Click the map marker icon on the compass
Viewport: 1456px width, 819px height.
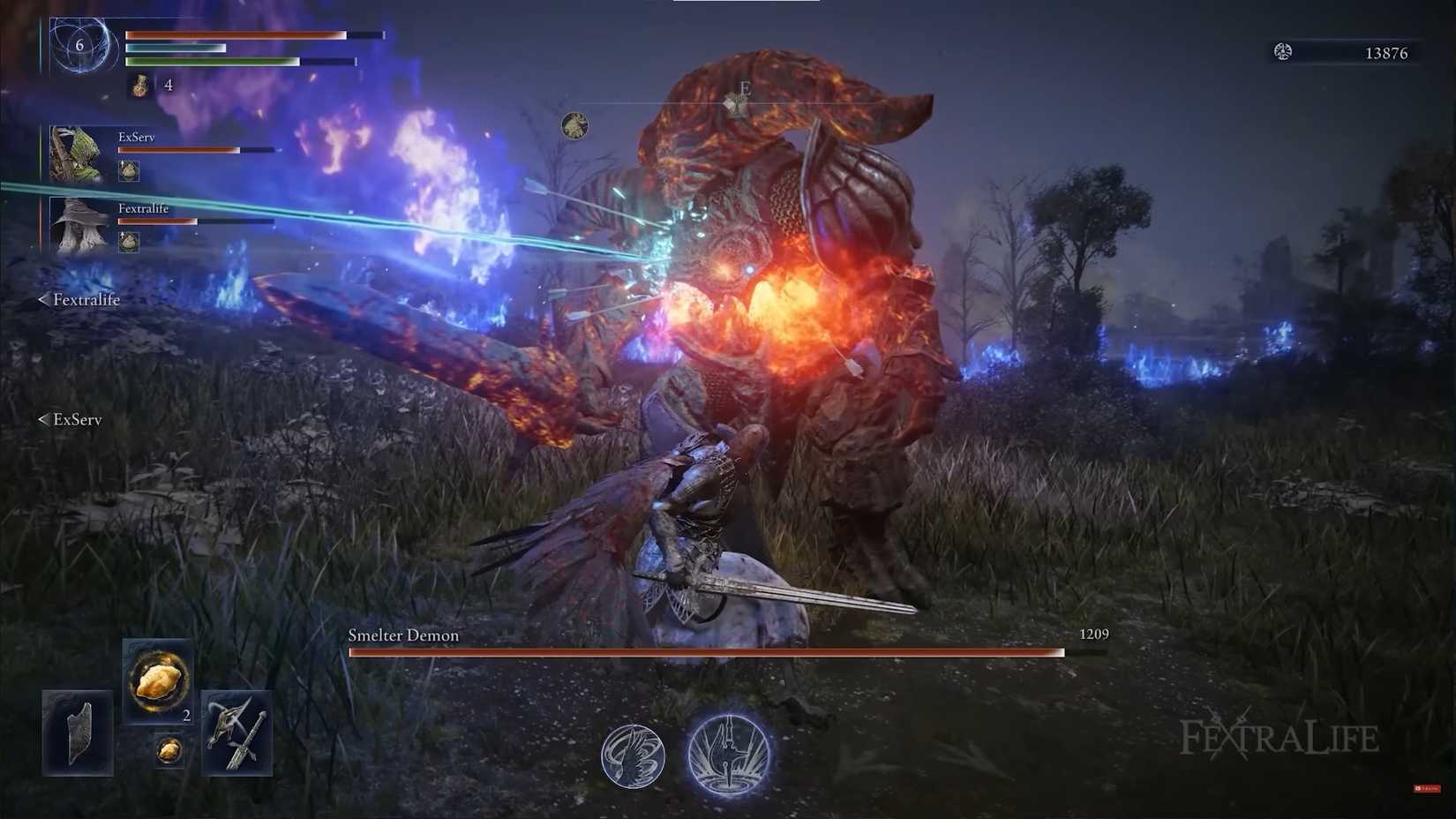(x=574, y=124)
